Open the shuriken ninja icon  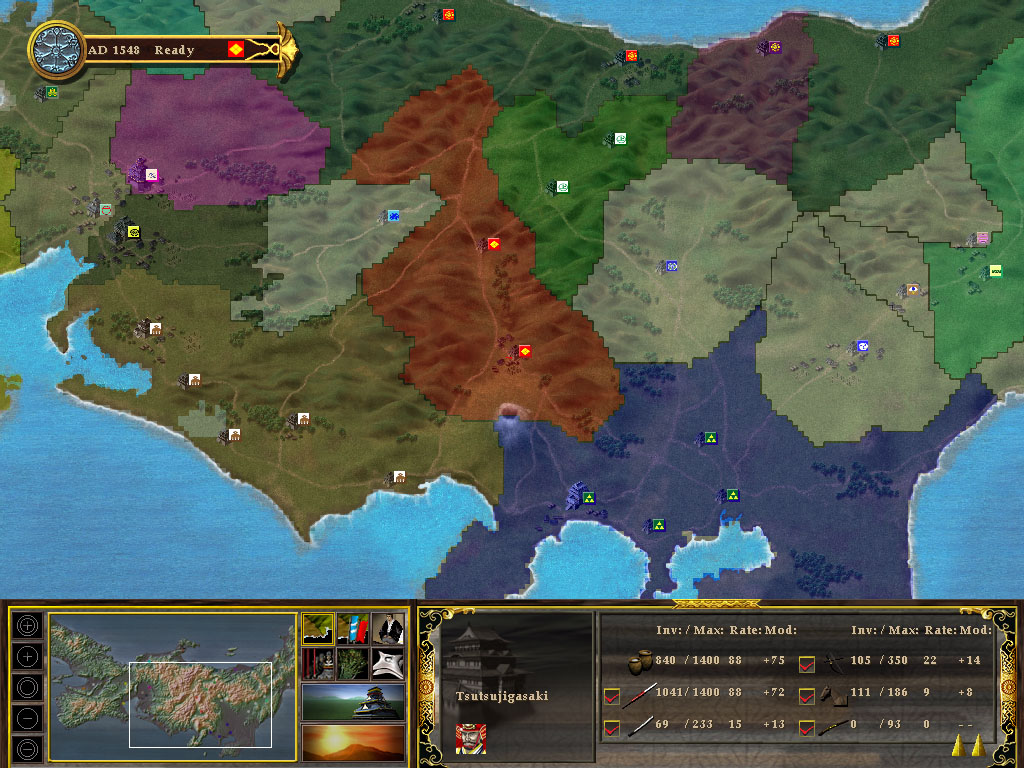[x=388, y=663]
